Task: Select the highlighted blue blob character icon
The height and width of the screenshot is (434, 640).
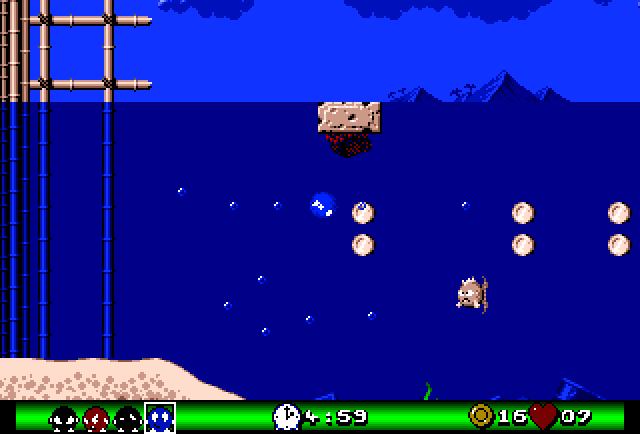Action: point(160,417)
